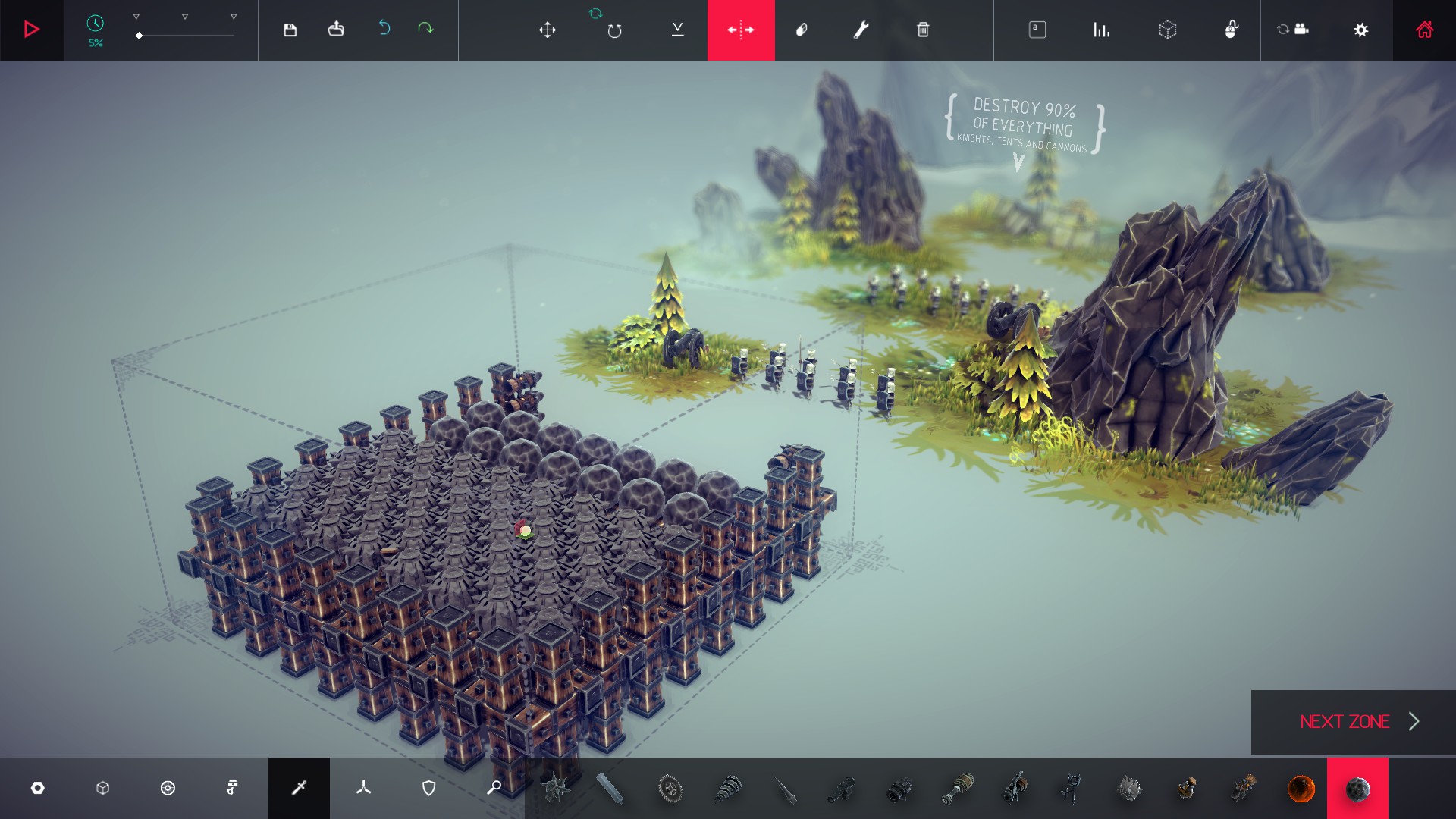
Task: Advance to the Next Zone
Action: 1348,722
